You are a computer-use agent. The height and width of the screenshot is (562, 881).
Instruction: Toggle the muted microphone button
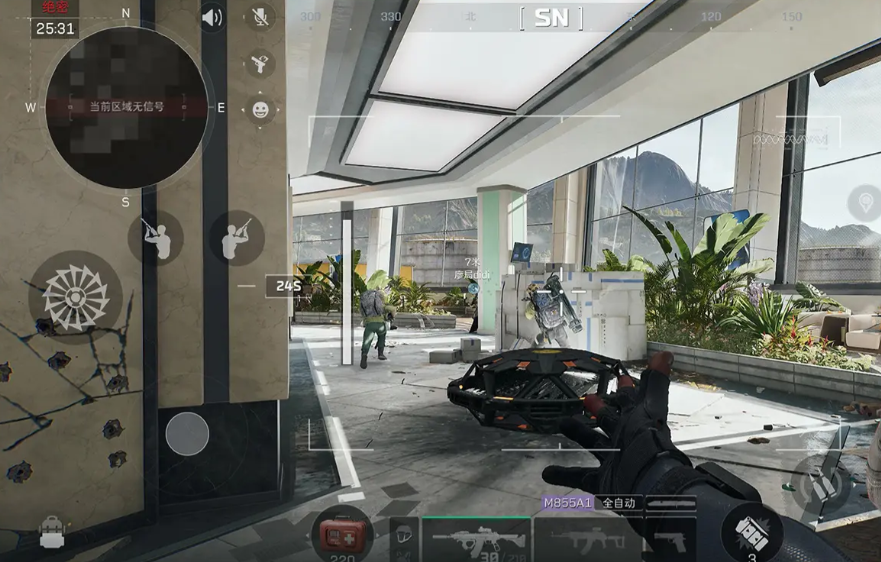(260, 17)
